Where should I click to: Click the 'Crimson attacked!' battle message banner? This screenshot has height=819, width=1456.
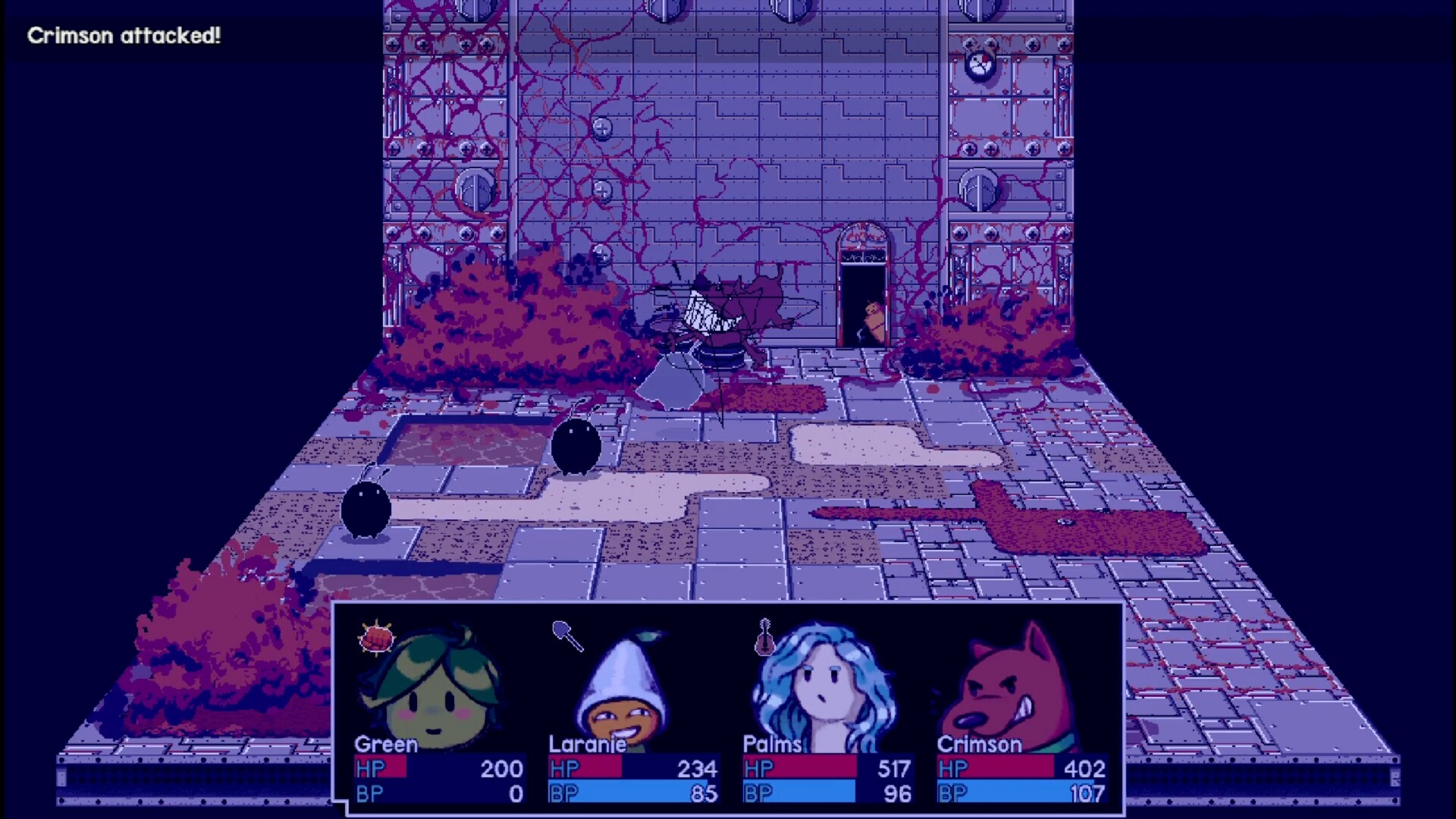click(x=125, y=35)
